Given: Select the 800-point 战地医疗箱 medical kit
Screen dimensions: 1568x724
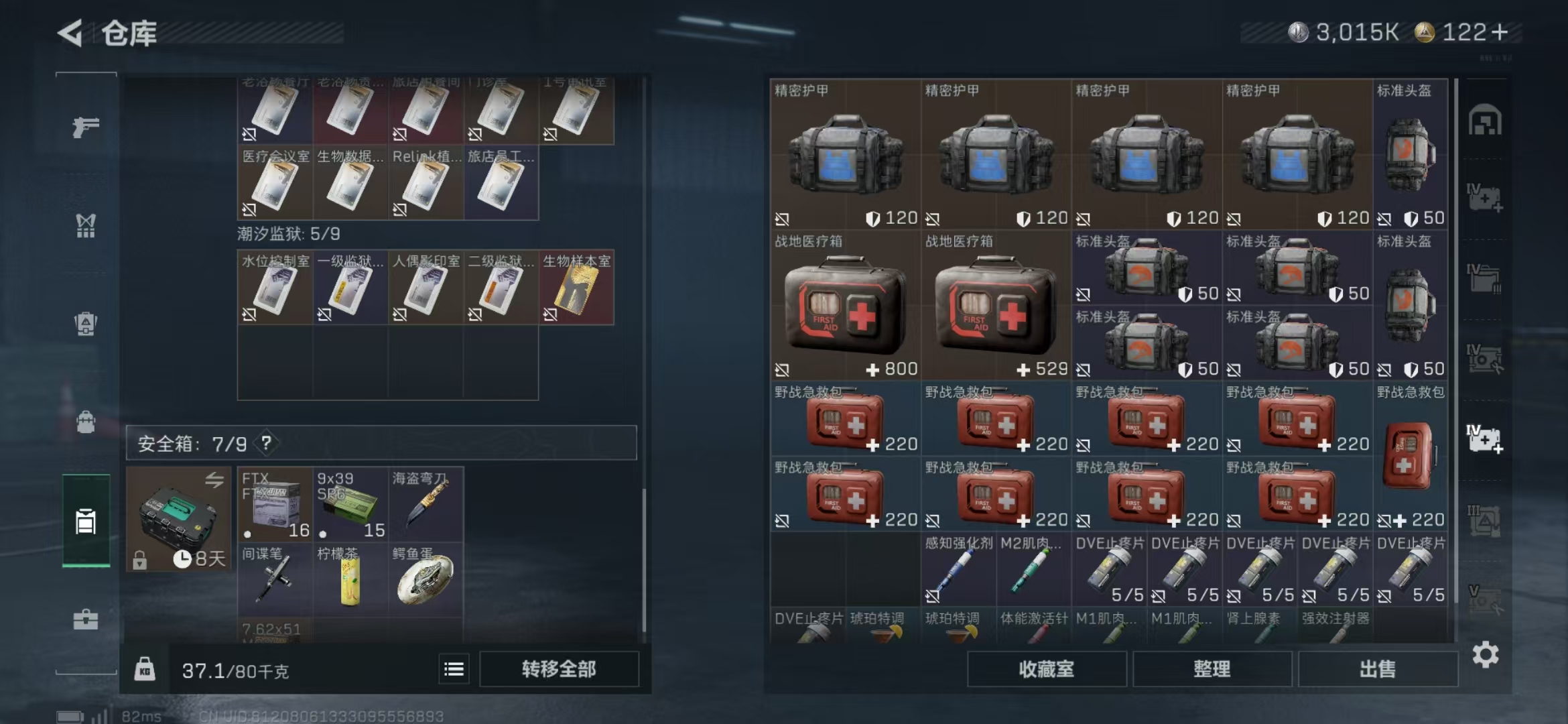Looking at the screenshot, I should [845, 306].
